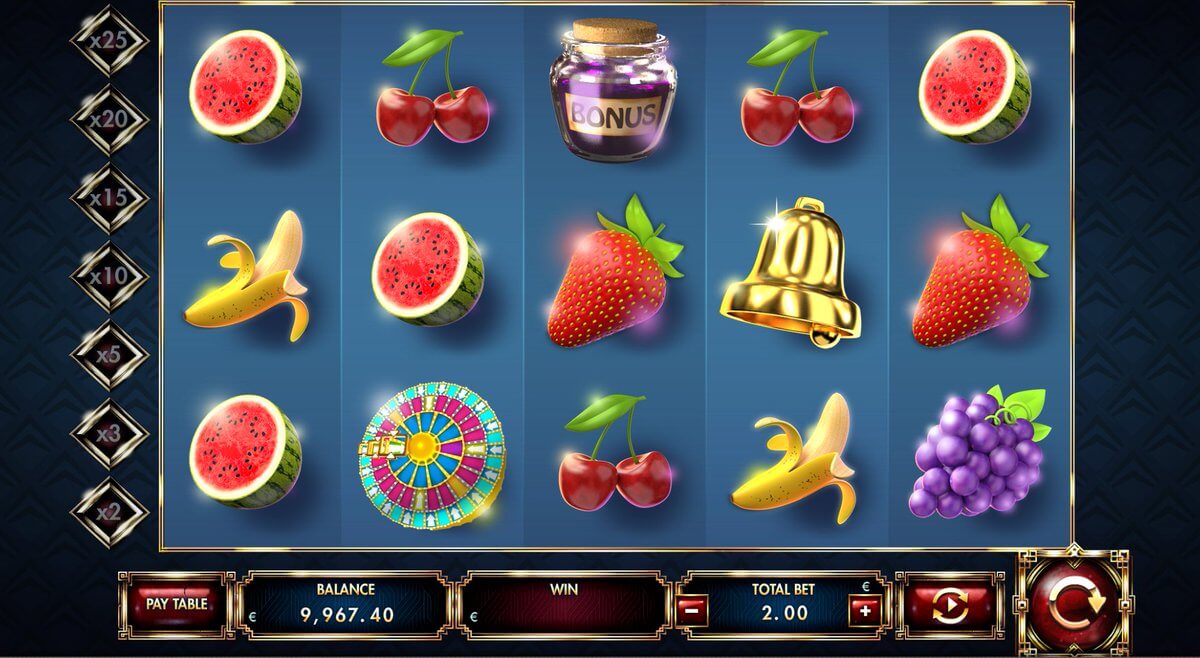Decrease total bet with the minus button
This screenshot has height=658, width=1200.
tap(691, 609)
